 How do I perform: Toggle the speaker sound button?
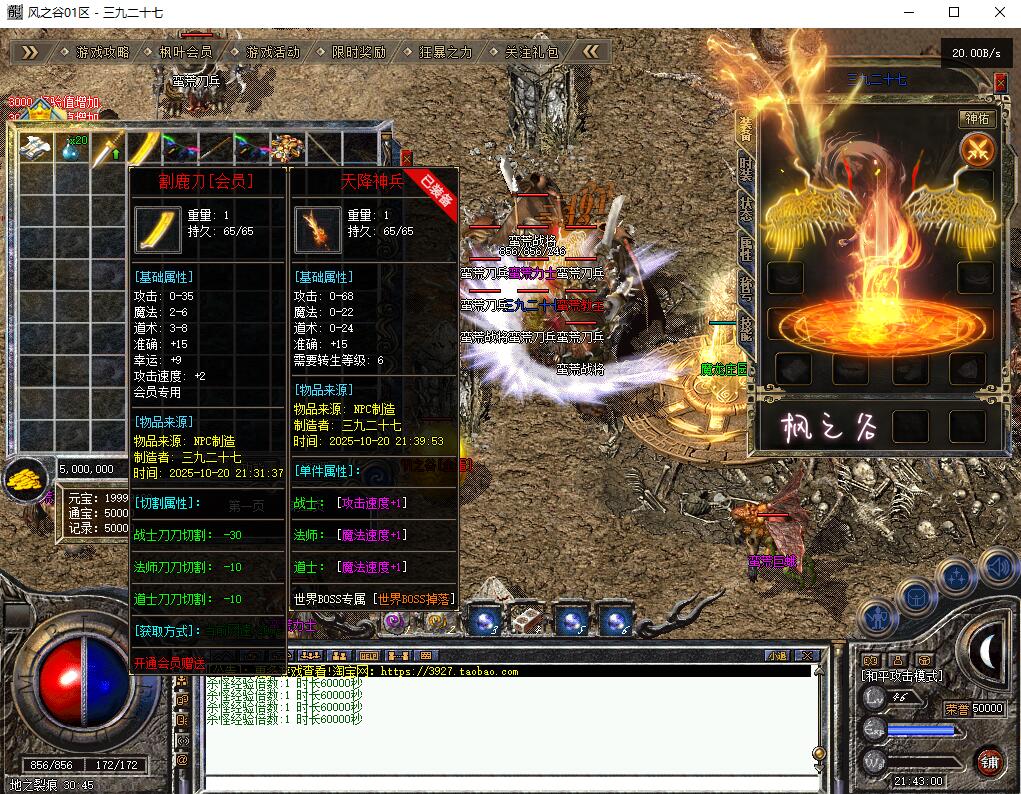click(x=997, y=569)
